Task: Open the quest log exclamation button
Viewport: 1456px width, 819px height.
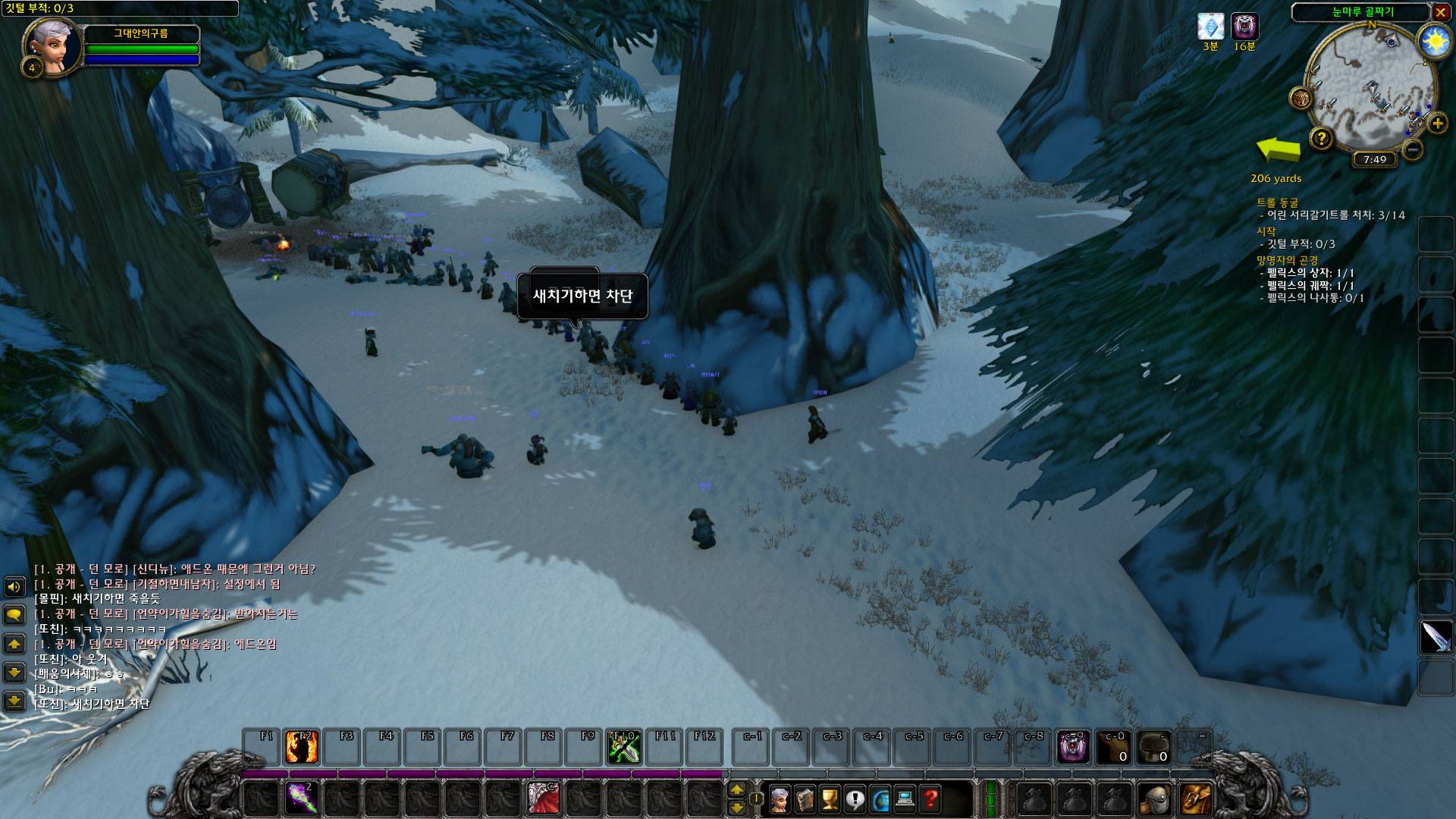Action: (x=855, y=799)
